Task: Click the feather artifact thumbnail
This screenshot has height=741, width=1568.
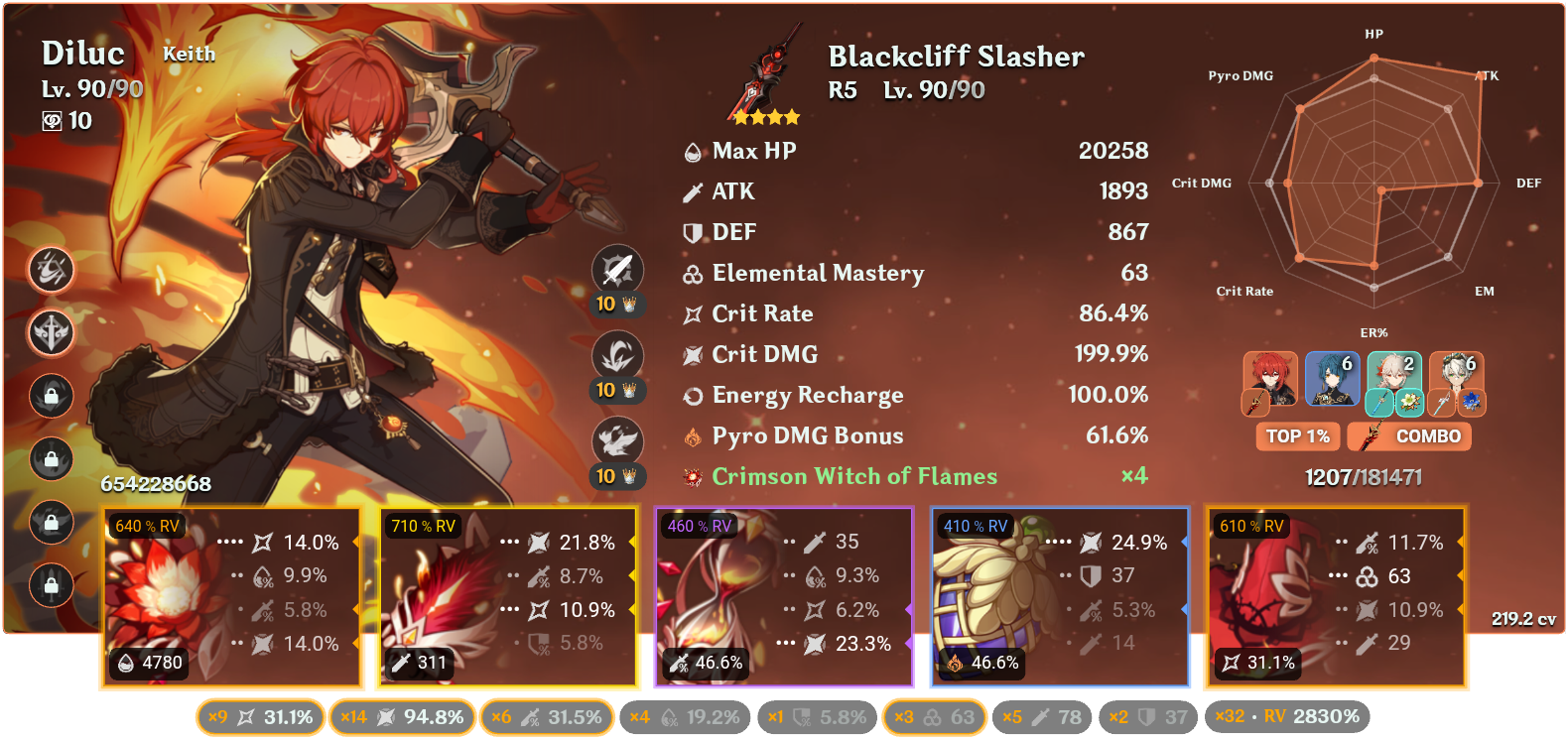Action: coord(437,595)
